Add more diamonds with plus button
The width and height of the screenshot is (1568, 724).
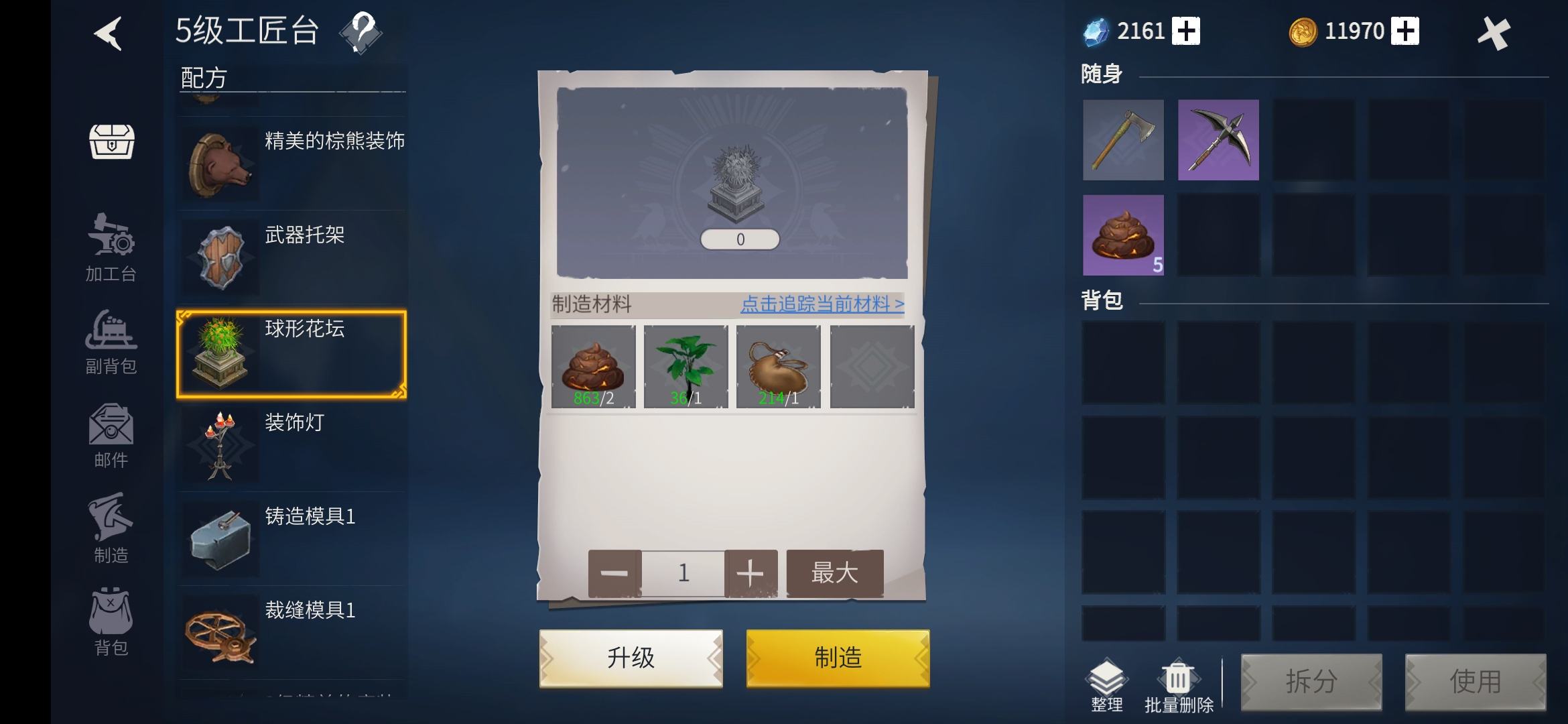coord(1186,32)
